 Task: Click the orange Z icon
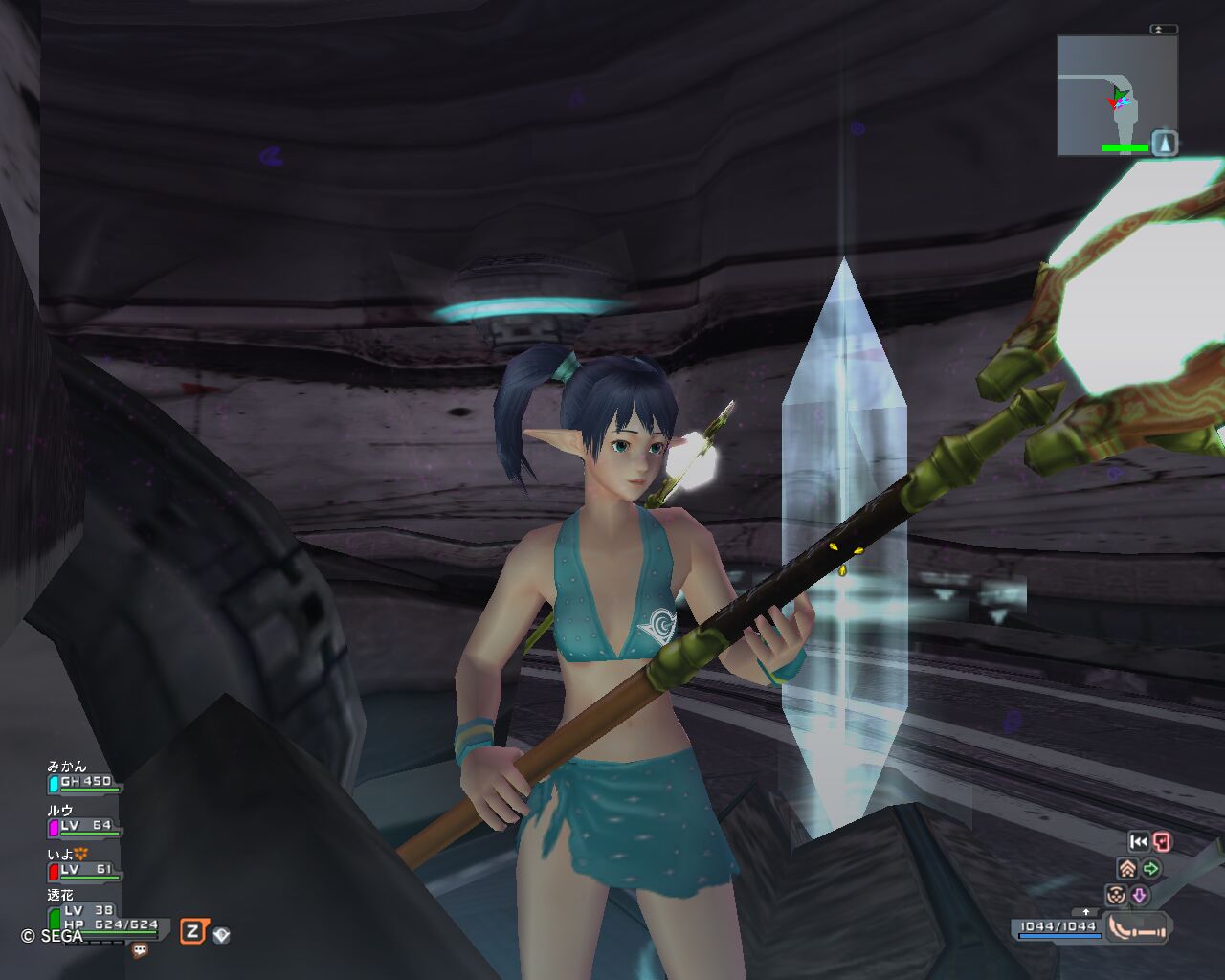coord(193,931)
